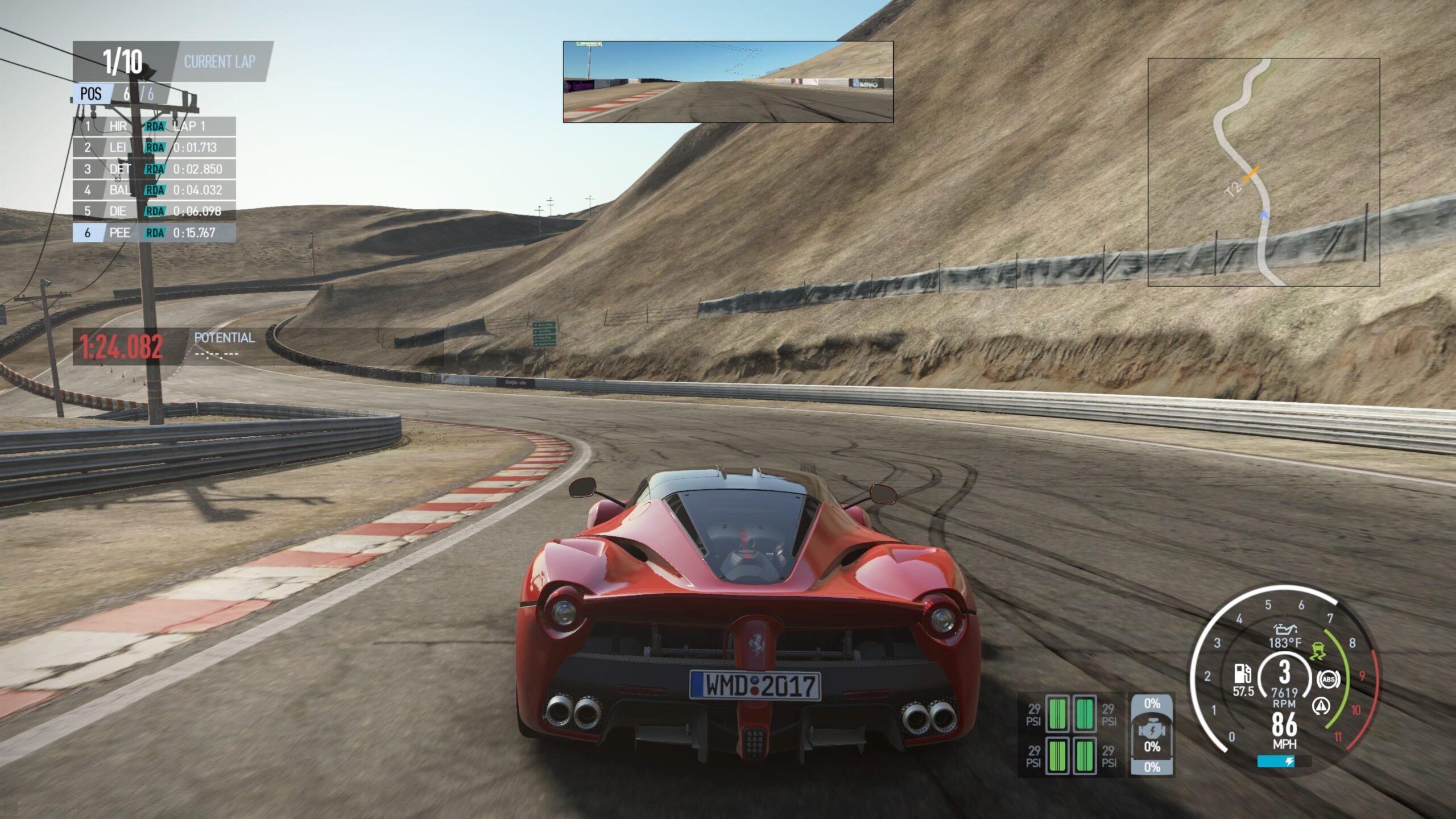Choose driver LEI in the standings
This screenshot has height=819, width=1456.
154,147
